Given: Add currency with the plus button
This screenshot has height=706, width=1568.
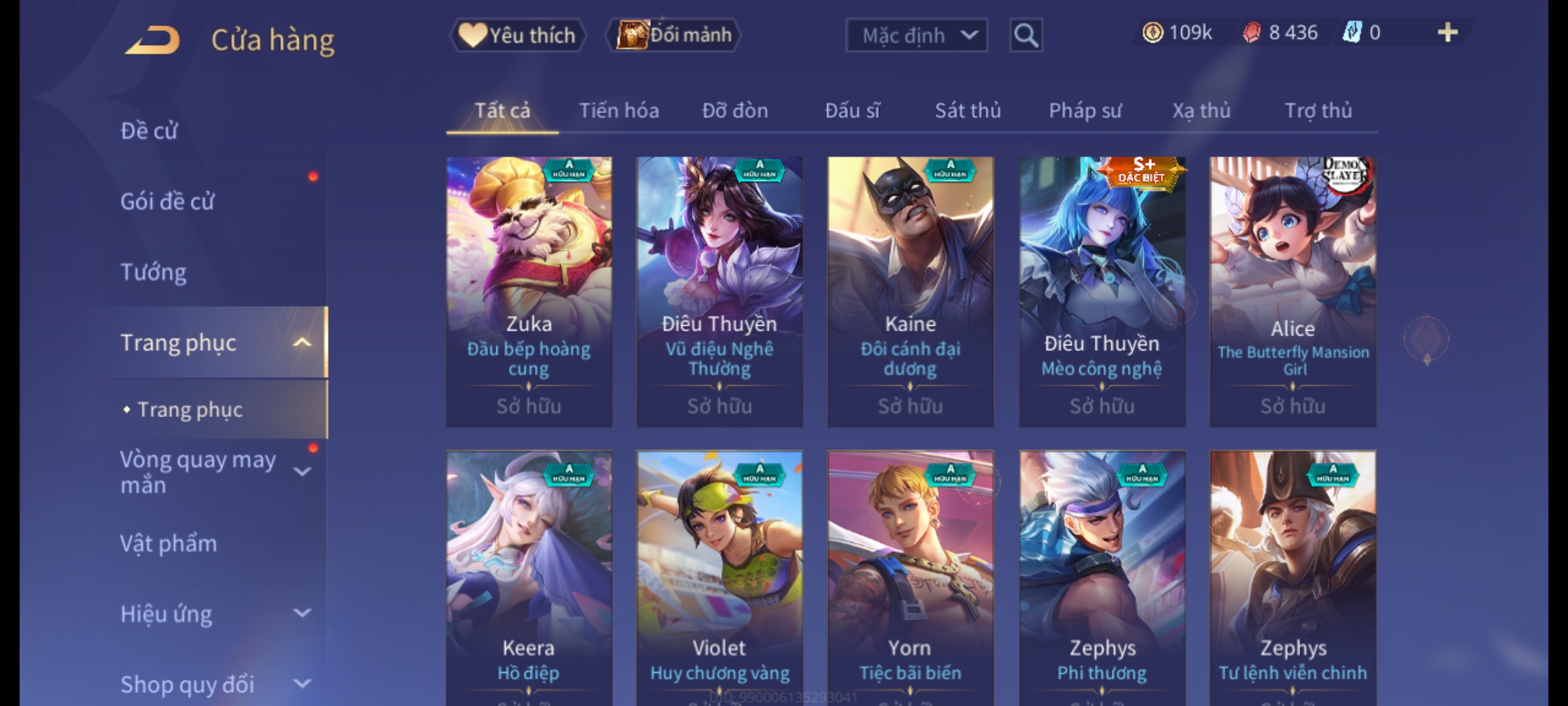Looking at the screenshot, I should pyautogui.click(x=1448, y=33).
